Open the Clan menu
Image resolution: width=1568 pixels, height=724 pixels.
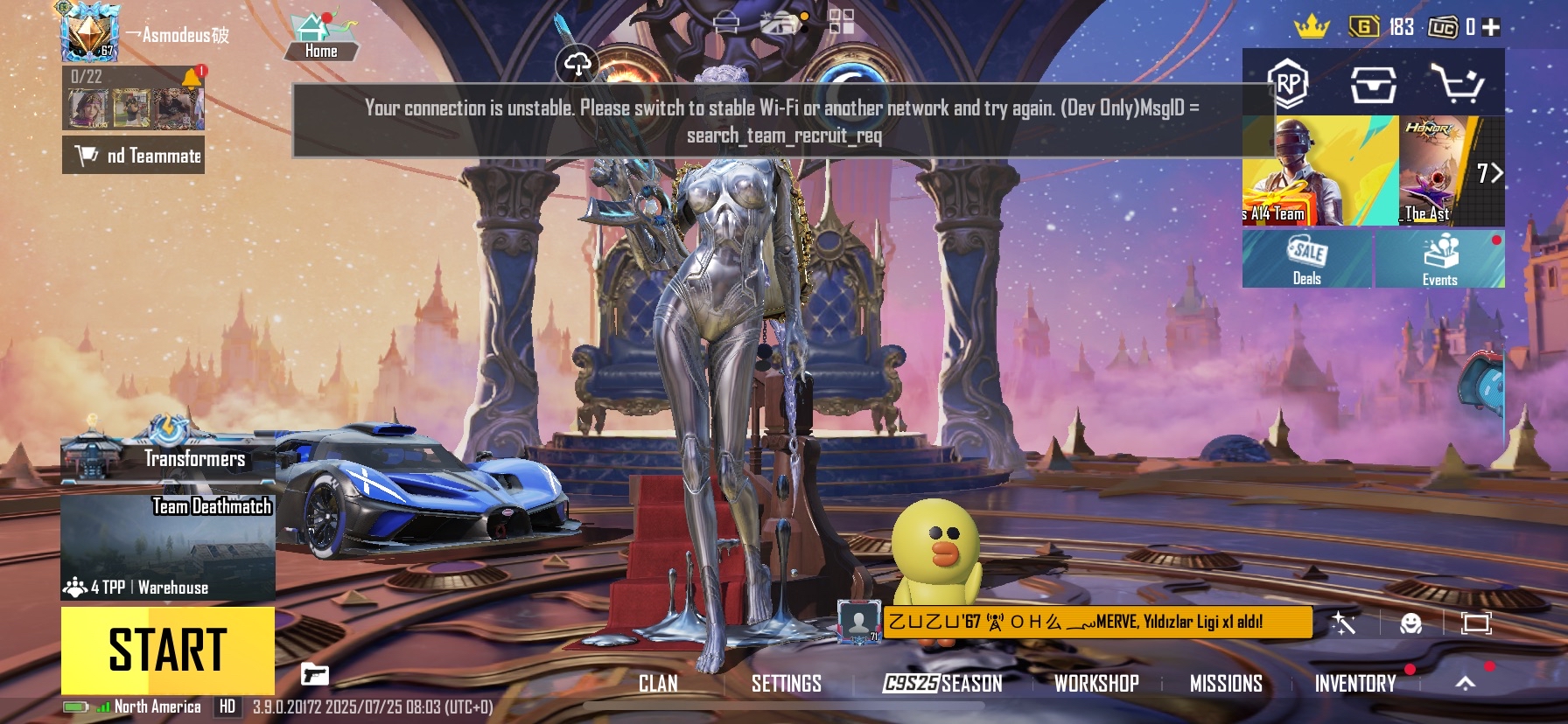(658, 684)
